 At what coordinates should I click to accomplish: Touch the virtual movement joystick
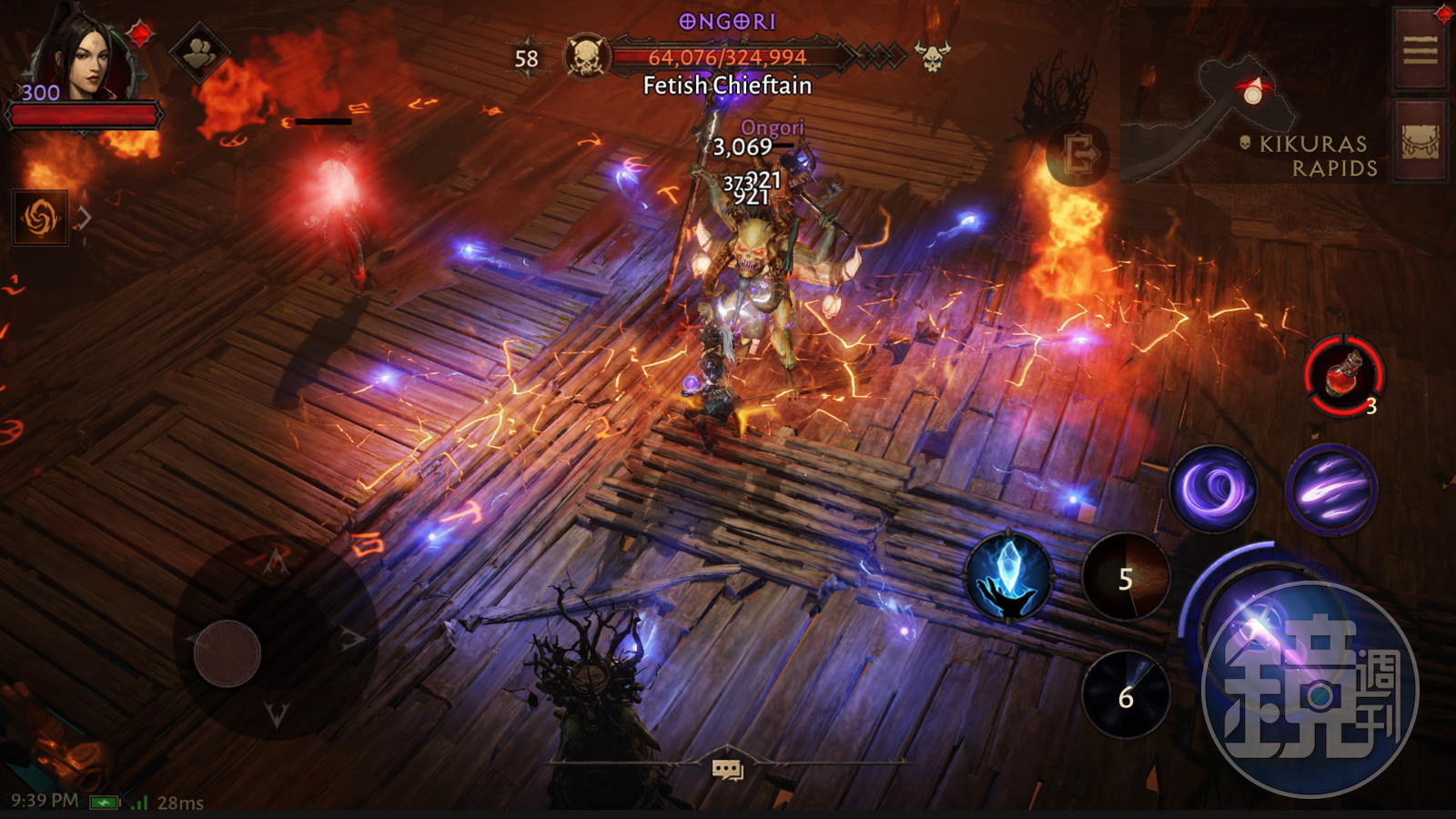coord(227,652)
